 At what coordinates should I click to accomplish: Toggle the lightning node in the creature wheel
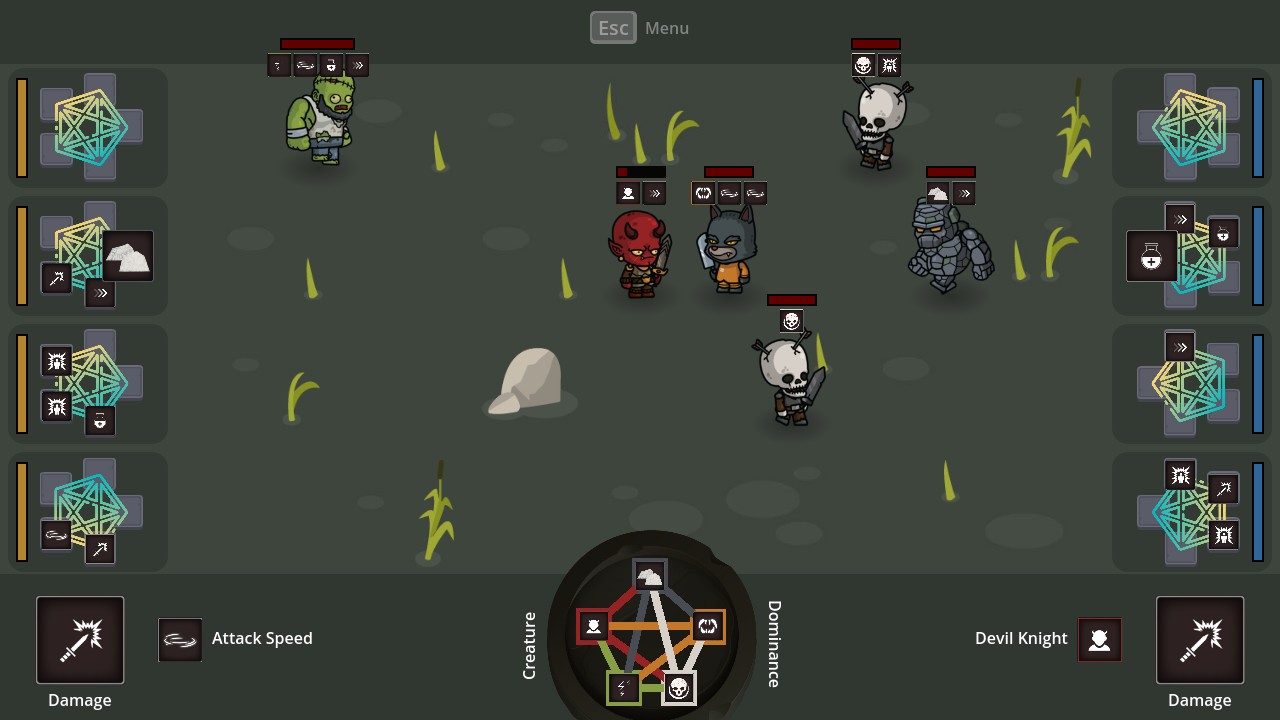coord(621,687)
